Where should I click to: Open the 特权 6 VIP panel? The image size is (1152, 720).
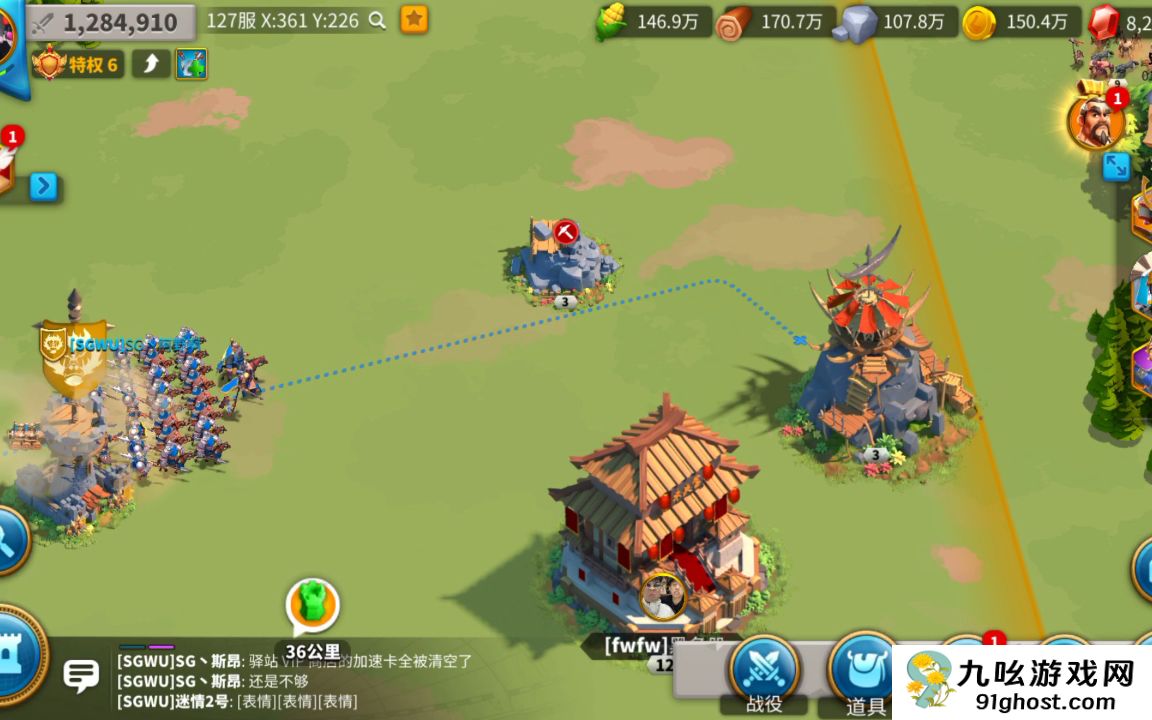(x=78, y=65)
